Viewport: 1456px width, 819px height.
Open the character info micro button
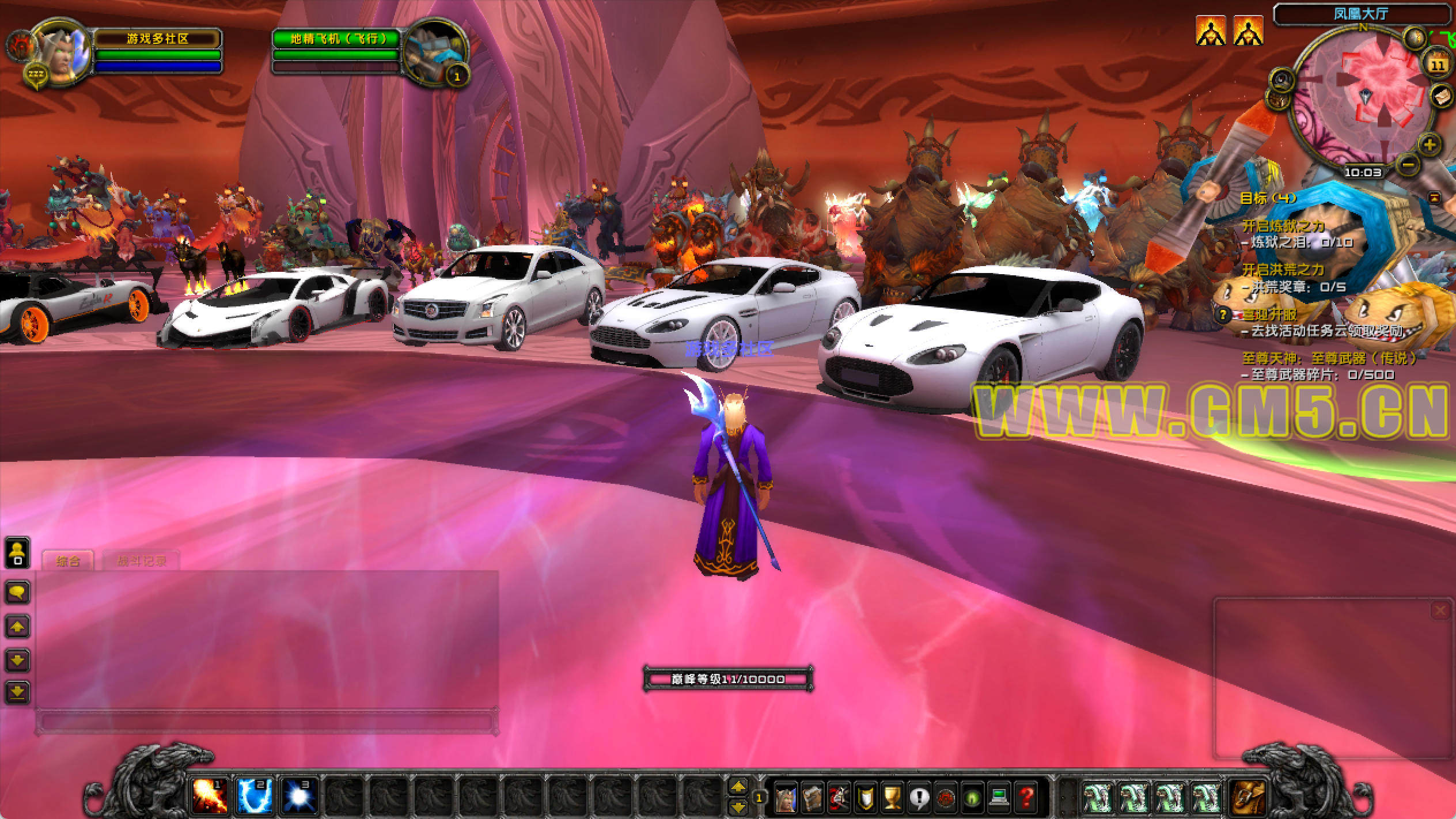(x=787, y=798)
